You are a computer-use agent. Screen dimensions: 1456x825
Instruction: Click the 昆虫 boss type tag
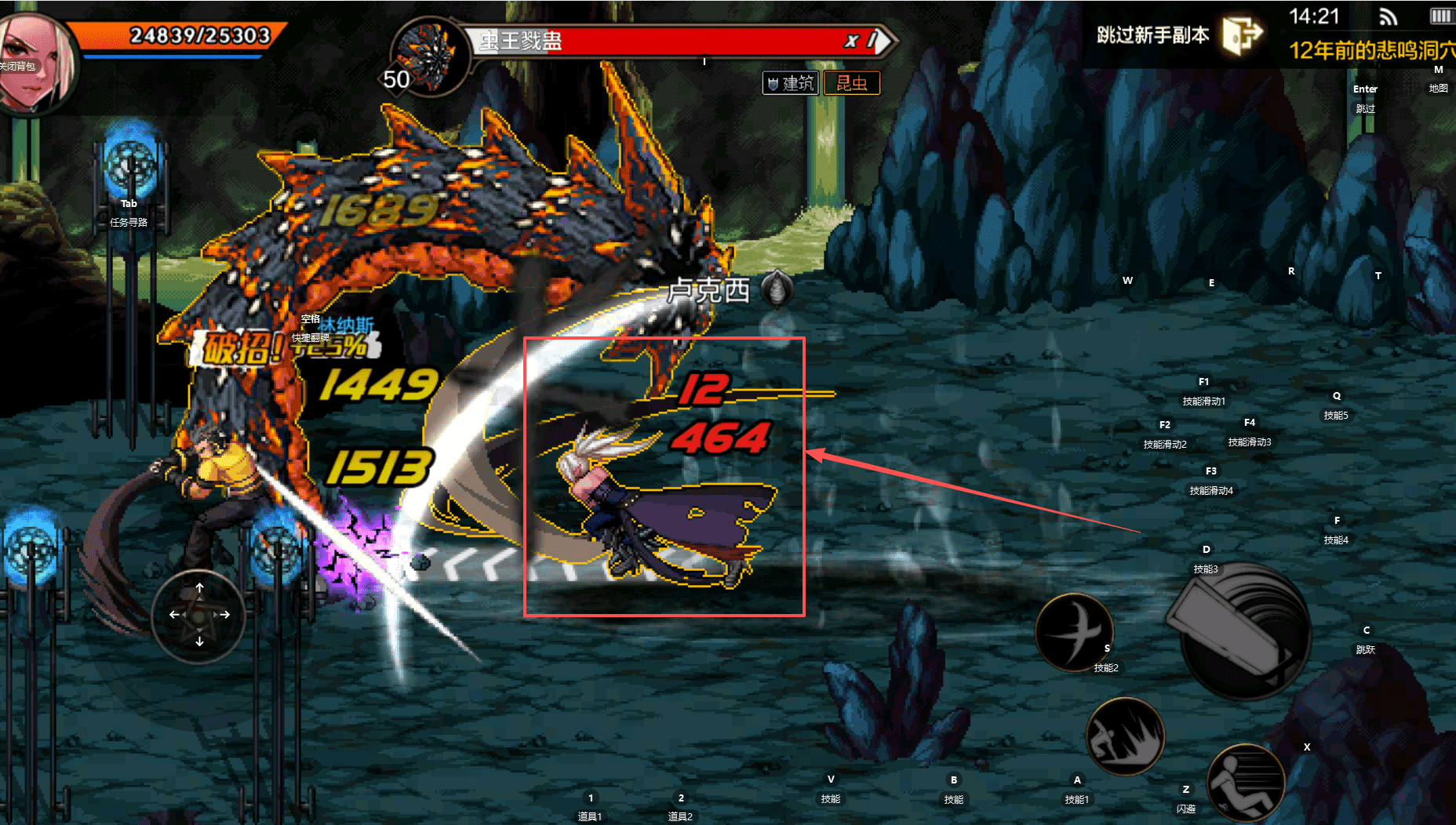[x=851, y=83]
